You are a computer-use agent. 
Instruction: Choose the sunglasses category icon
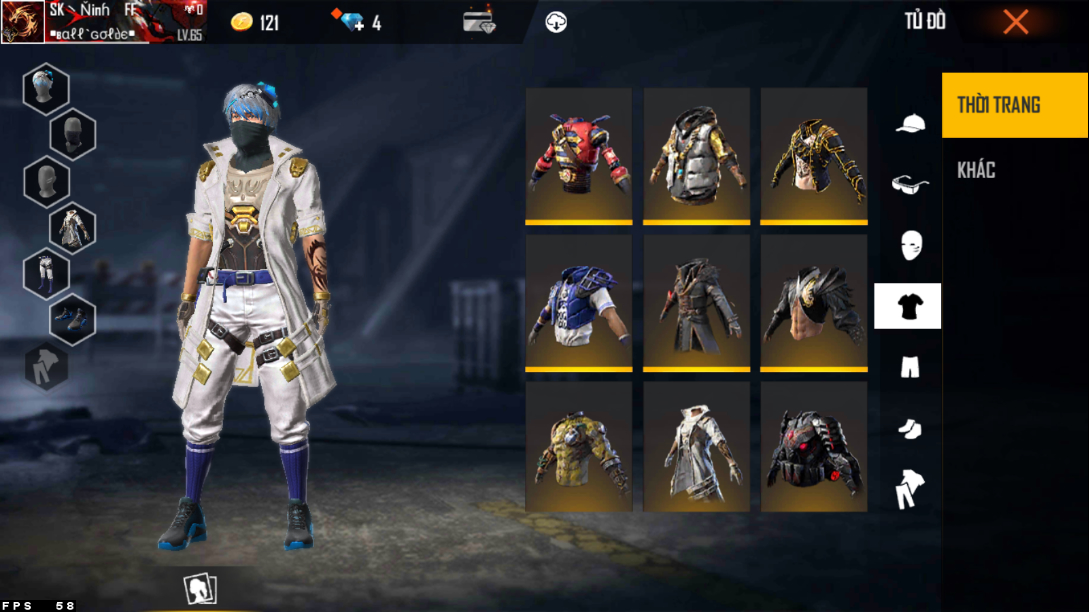click(x=909, y=184)
